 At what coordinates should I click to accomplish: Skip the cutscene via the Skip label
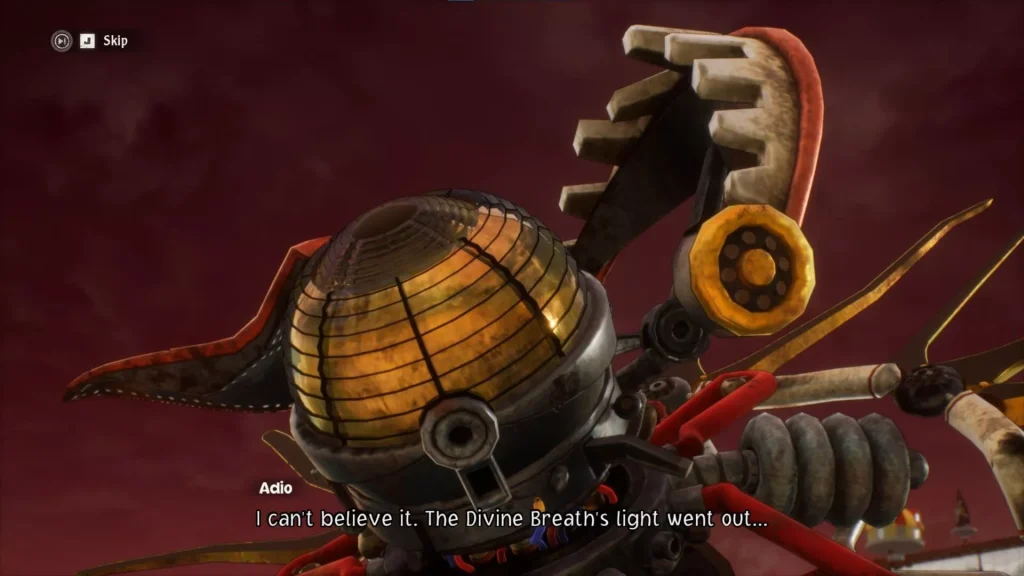click(115, 41)
